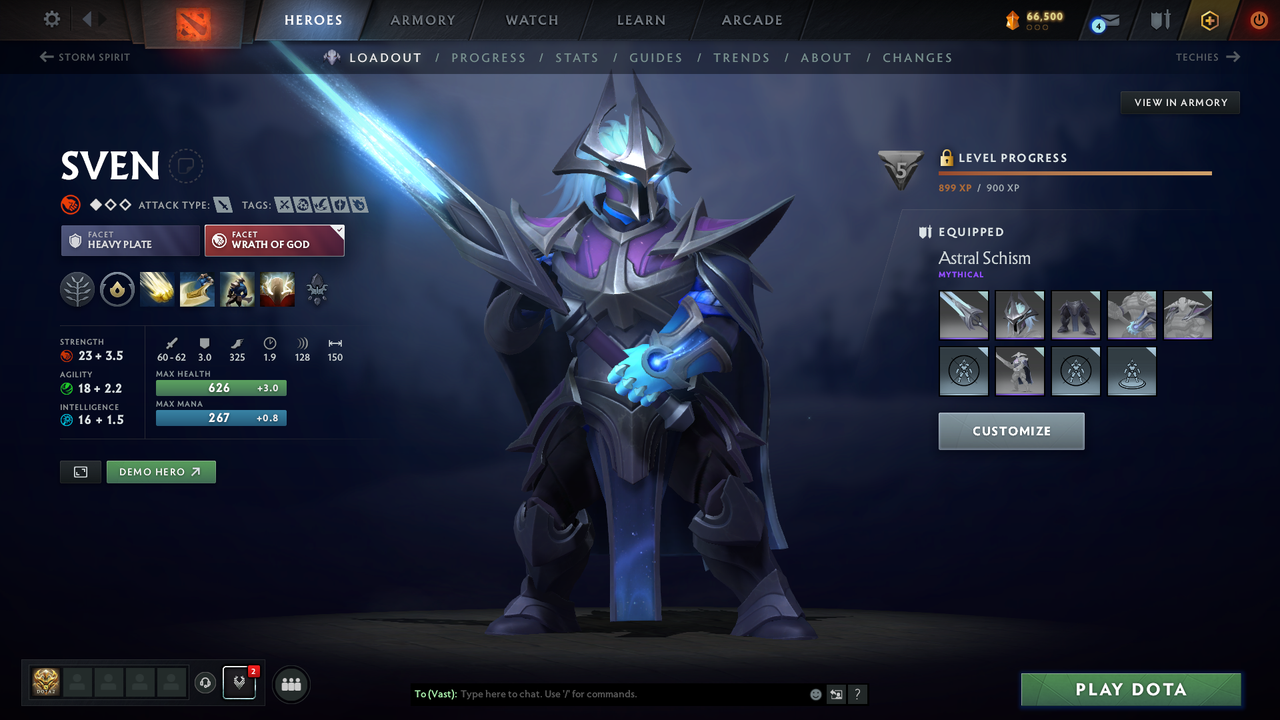Open the 'To (Vast)' chat channel selector
The width and height of the screenshot is (1280, 720).
435,693
